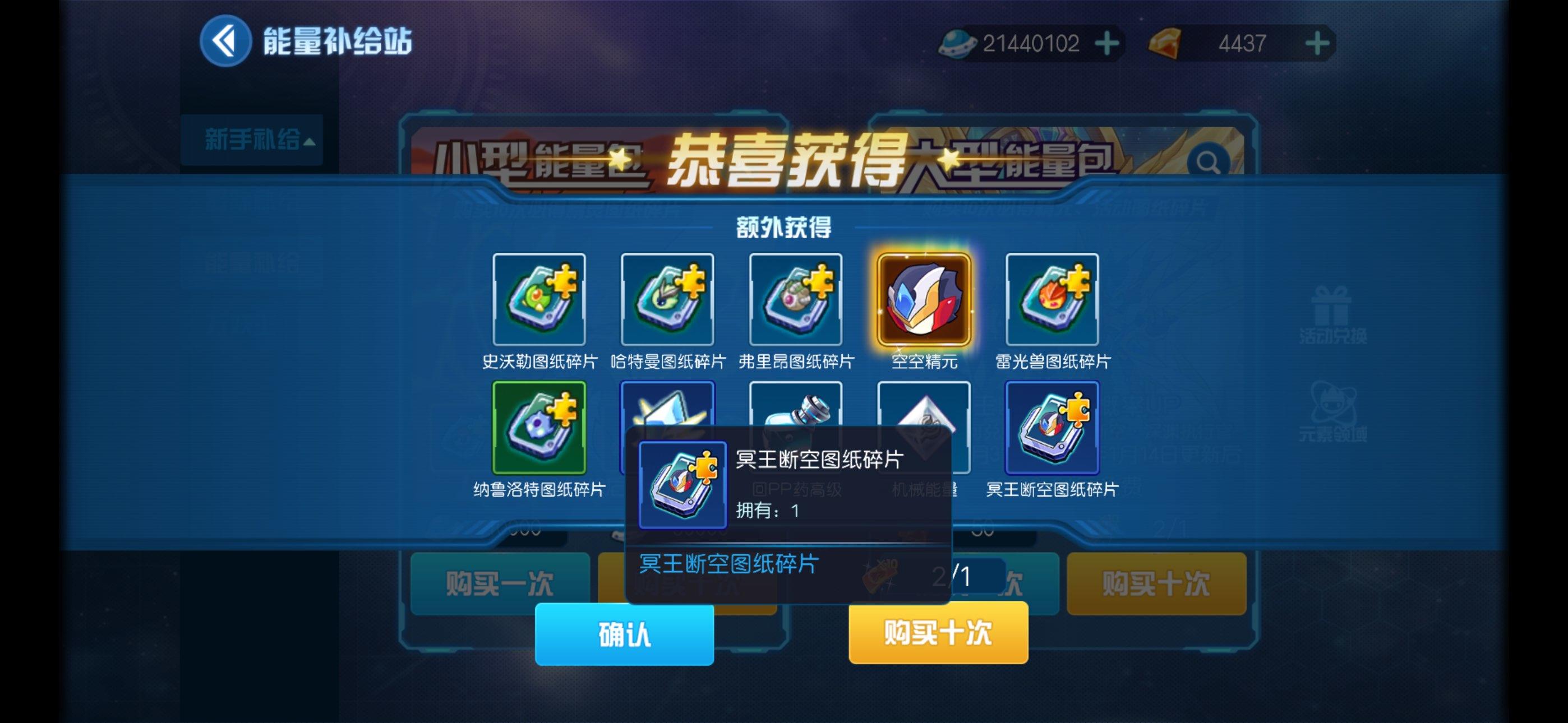
Task: Confirm rewards with the 确认 button
Action: click(624, 633)
